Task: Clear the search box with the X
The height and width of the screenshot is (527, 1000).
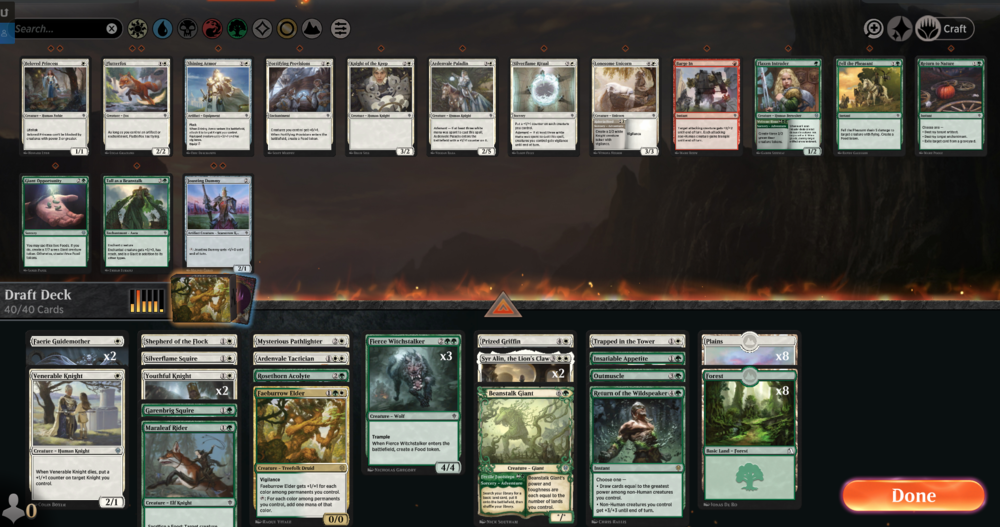Action: coord(112,29)
